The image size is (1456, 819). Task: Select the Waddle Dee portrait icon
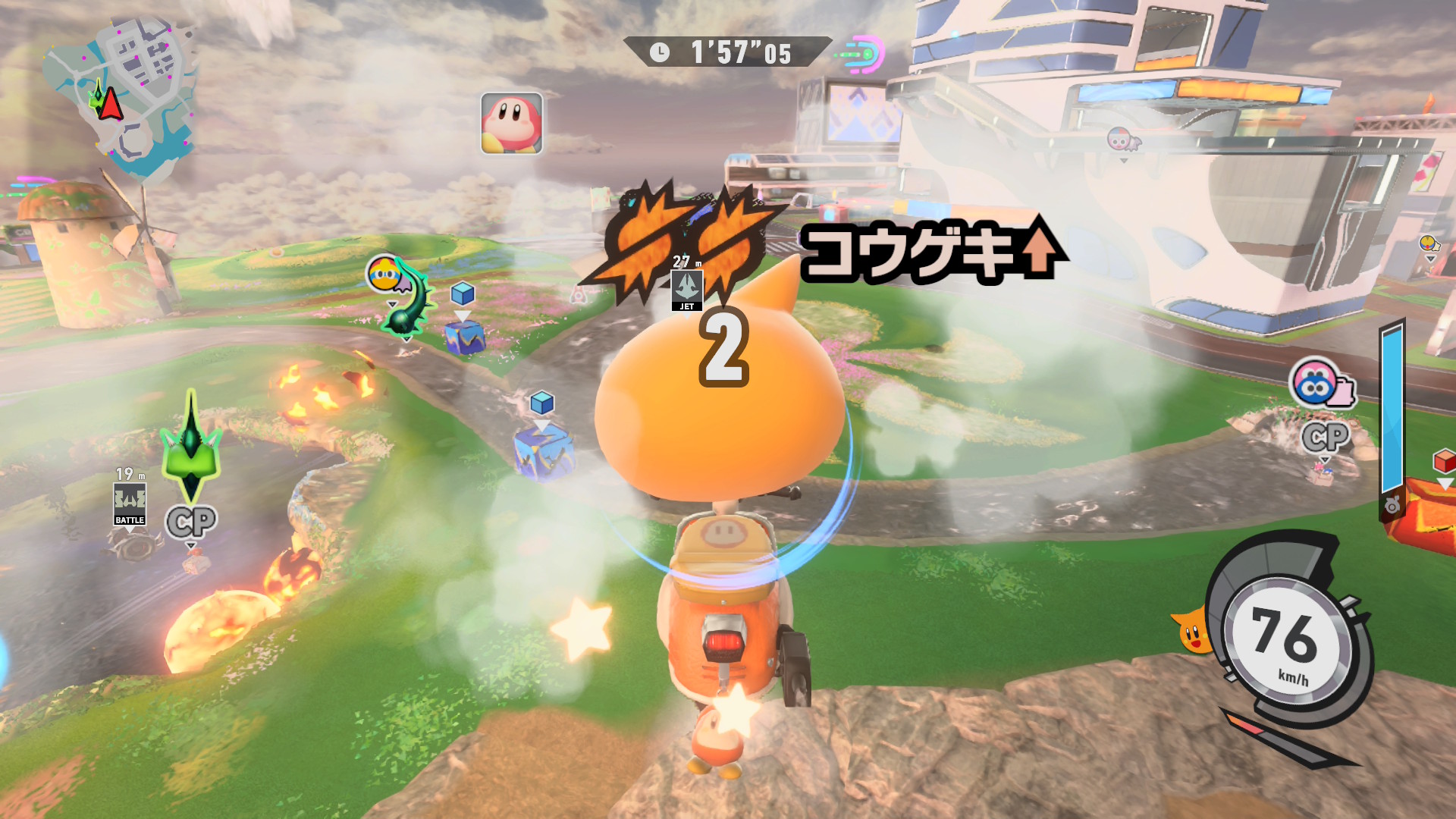tap(512, 124)
